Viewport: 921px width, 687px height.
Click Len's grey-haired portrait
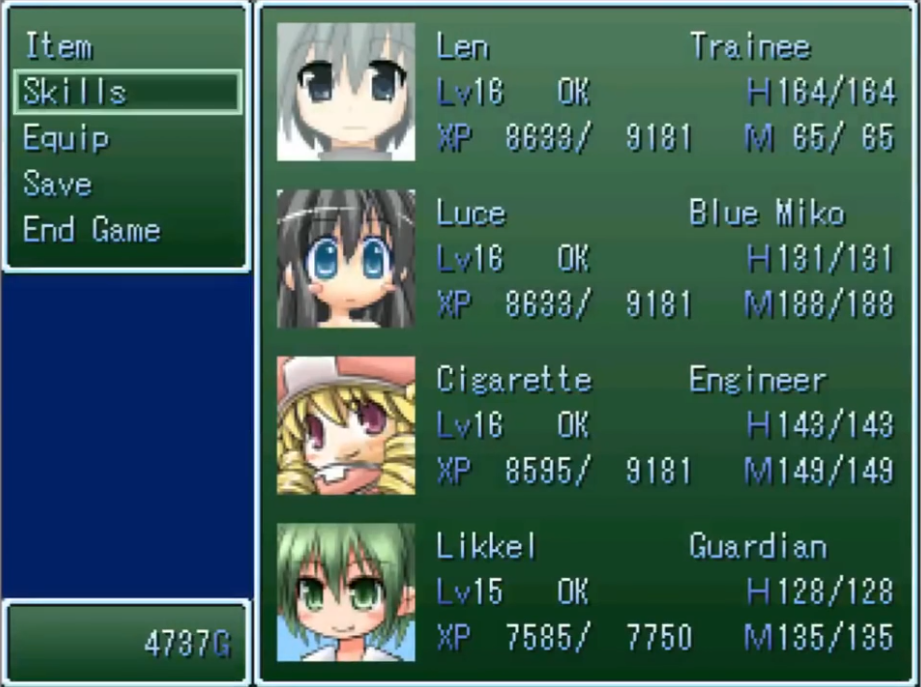346,92
